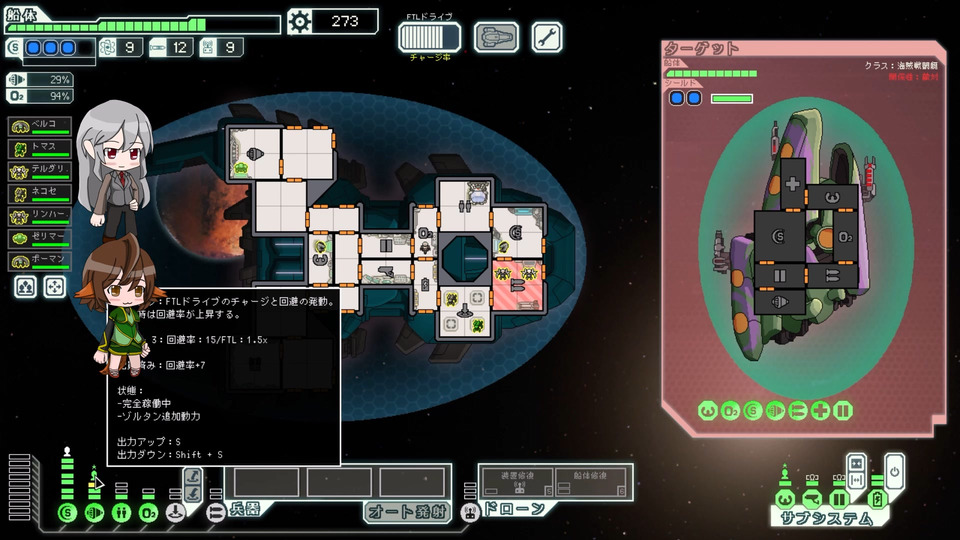Select crew member ネコセ
This screenshot has height=540, width=960.
[40, 194]
